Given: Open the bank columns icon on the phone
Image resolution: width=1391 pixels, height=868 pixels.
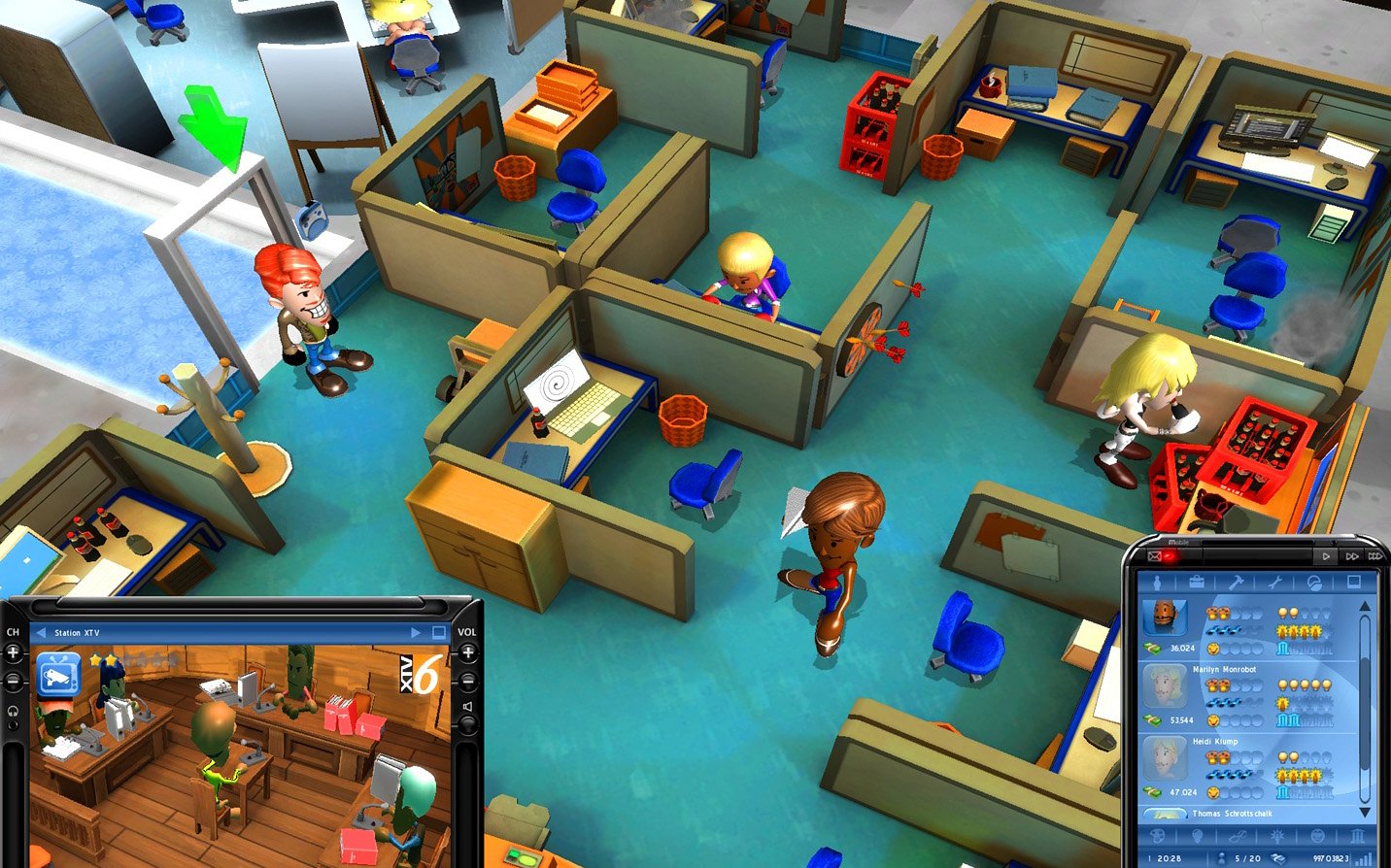Looking at the screenshot, I should tap(1357, 836).
